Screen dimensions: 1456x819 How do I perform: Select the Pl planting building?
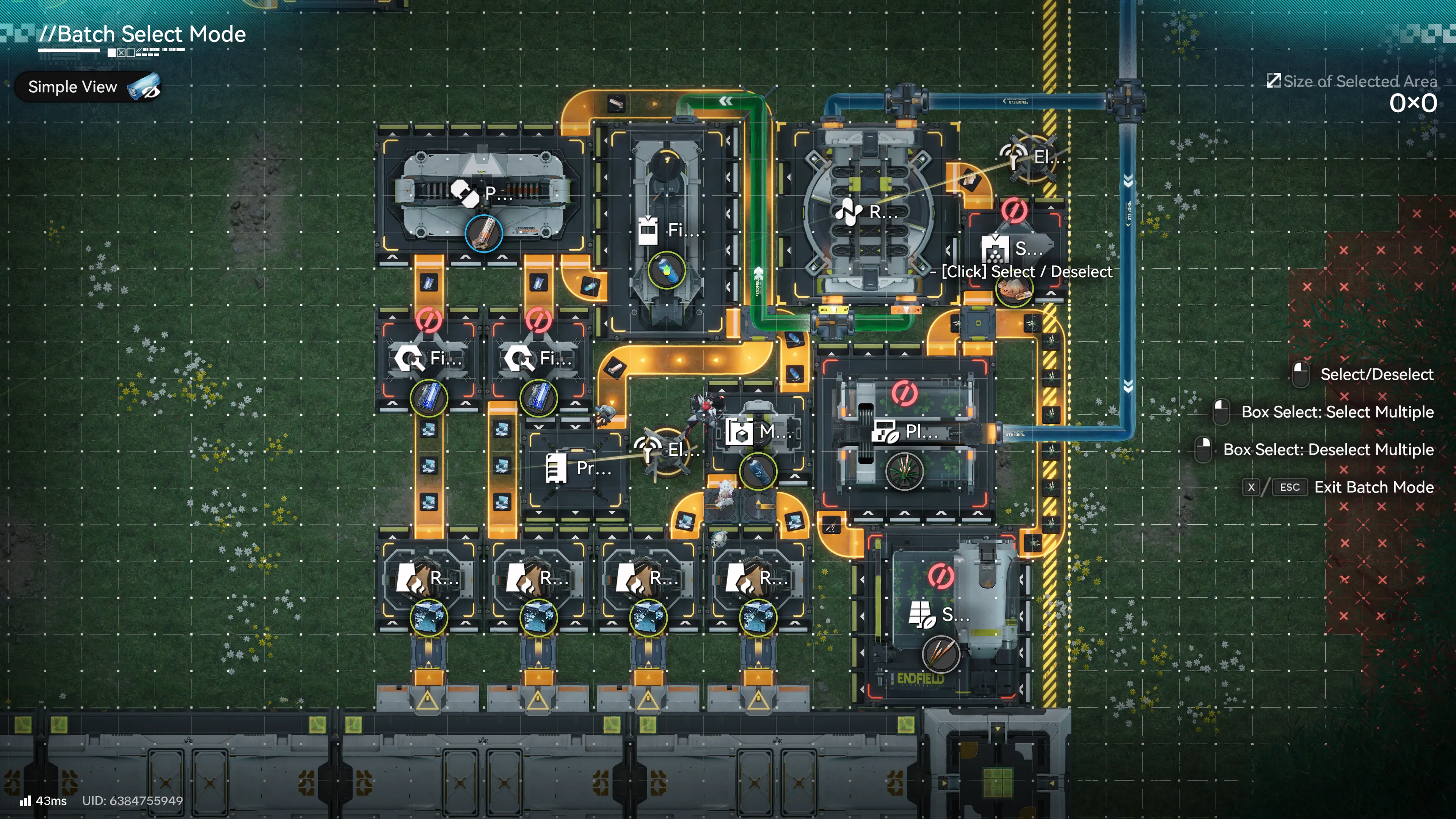click(x=905, y=432)
